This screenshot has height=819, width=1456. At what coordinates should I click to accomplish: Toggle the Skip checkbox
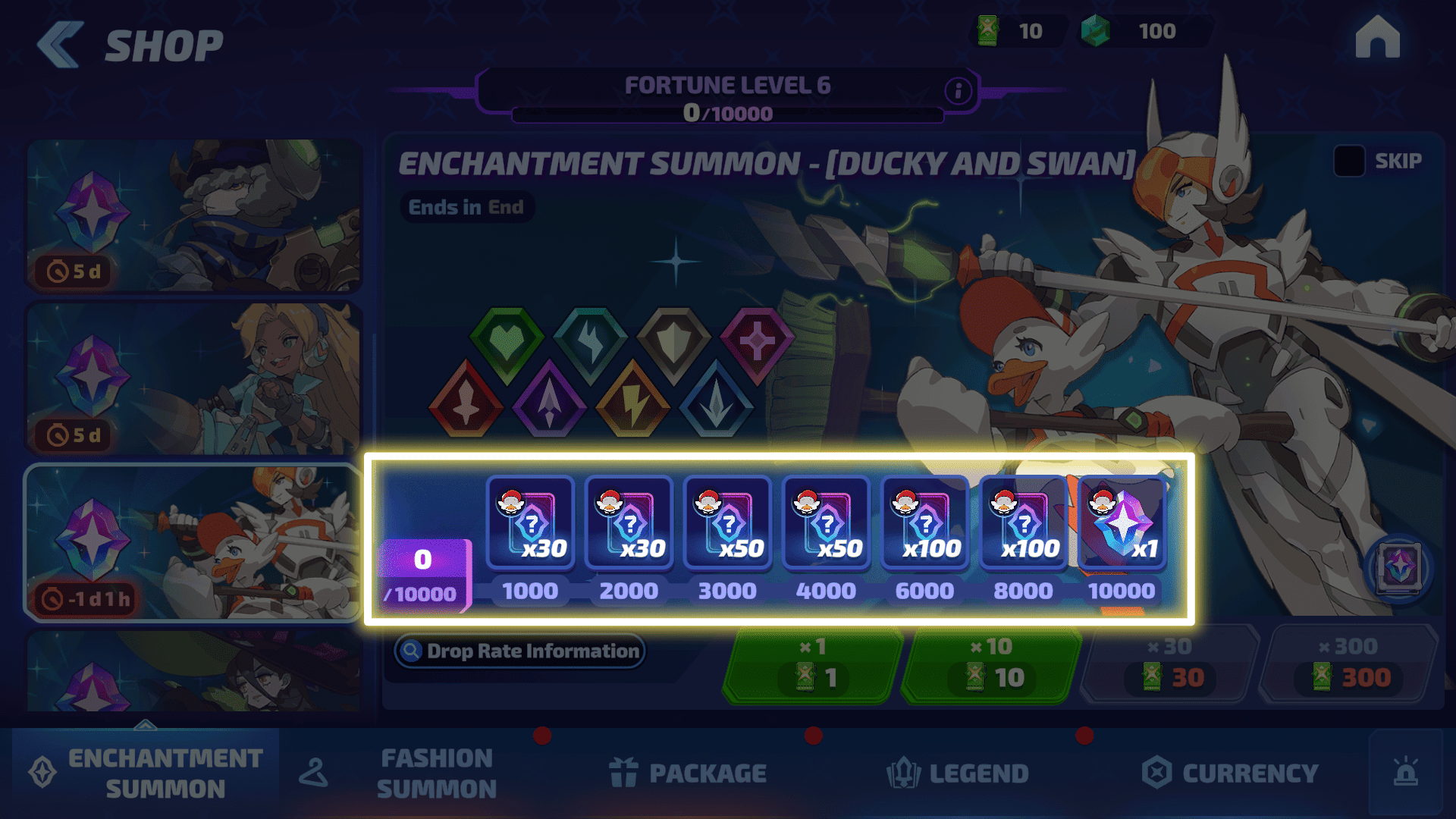coord(1349,161)
